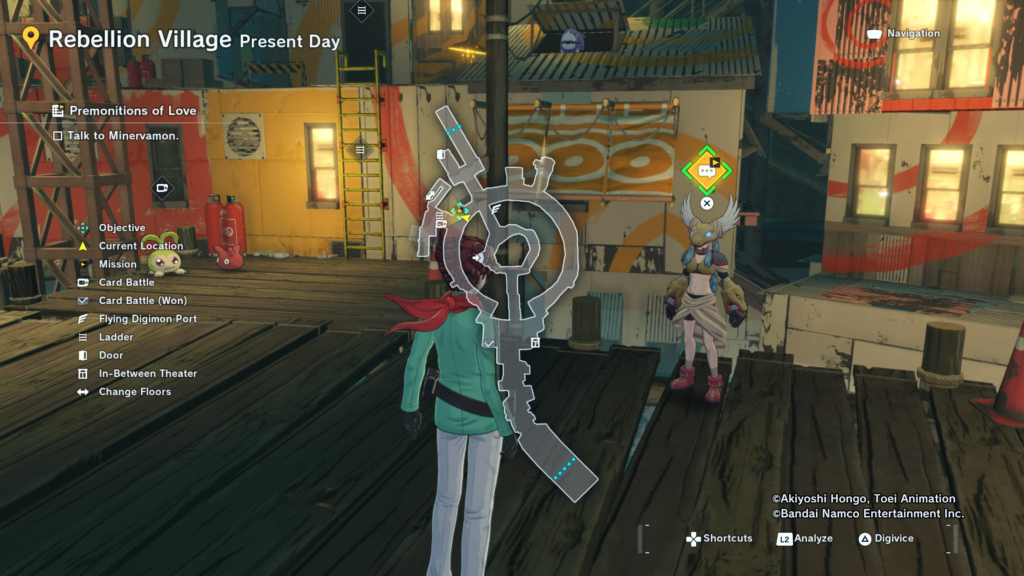Select the Current Location legend entry
1024x576 pixels.
coord(140,246)
